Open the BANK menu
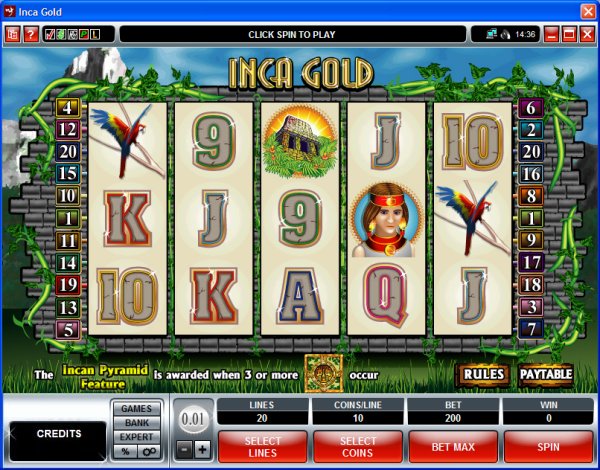600x470 pixels. point(136,423)
